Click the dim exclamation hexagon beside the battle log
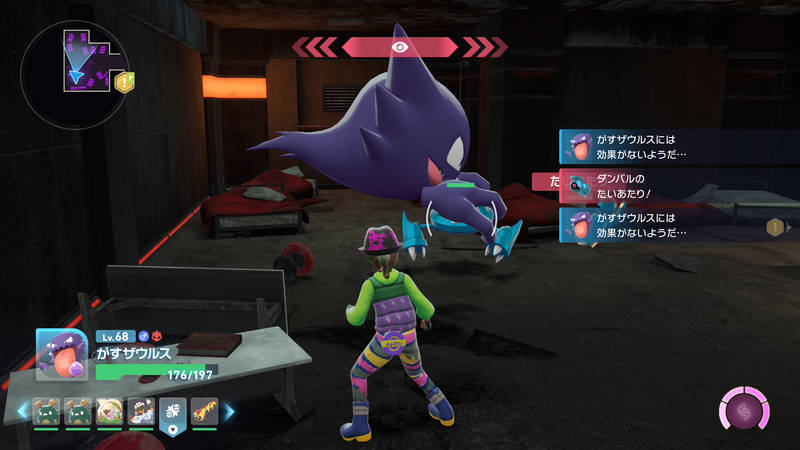 (x=774, y=227)
